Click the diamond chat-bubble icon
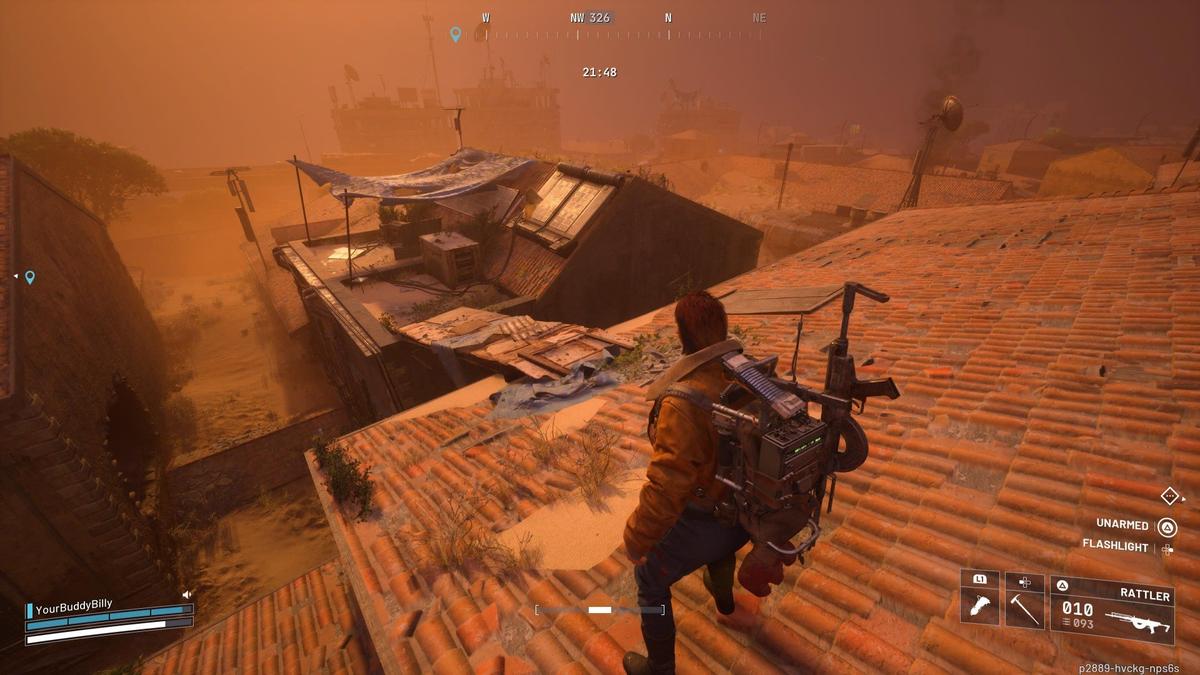This screenshot has width=1200, height=675. pyautogui.click(x=1170, y=495)
